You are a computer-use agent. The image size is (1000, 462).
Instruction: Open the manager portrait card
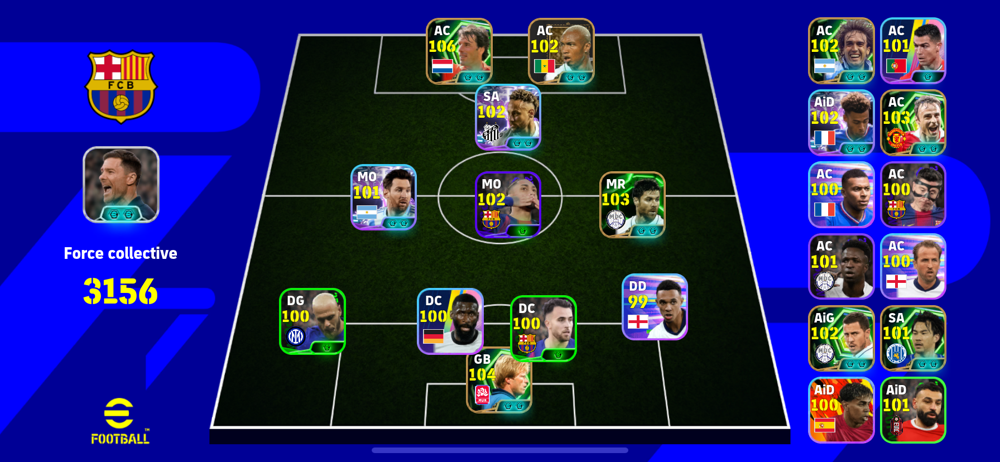pyautogui.click(x=121, y=184)
